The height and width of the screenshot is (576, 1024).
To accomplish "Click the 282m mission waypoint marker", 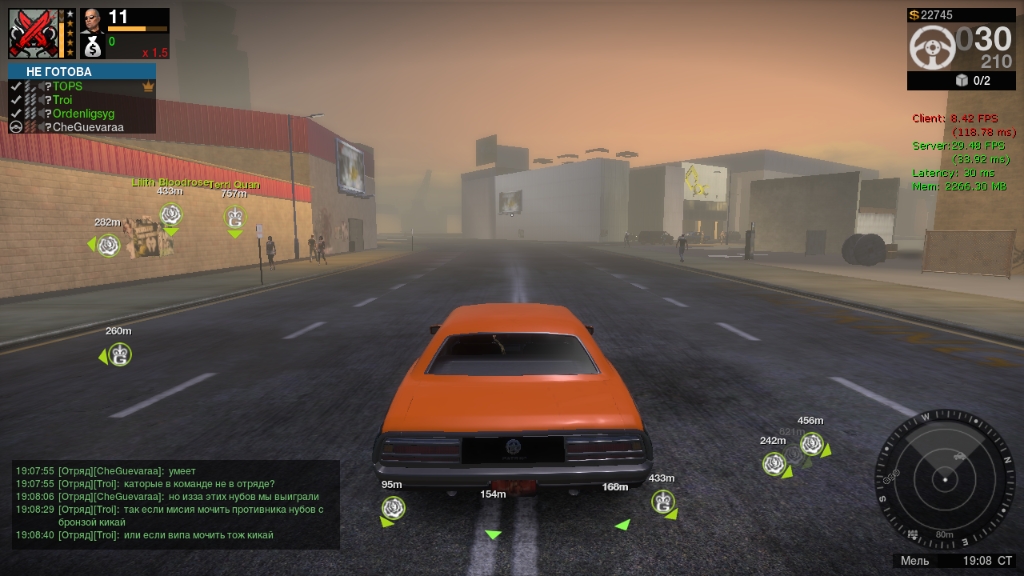I will tap(109, 245).
